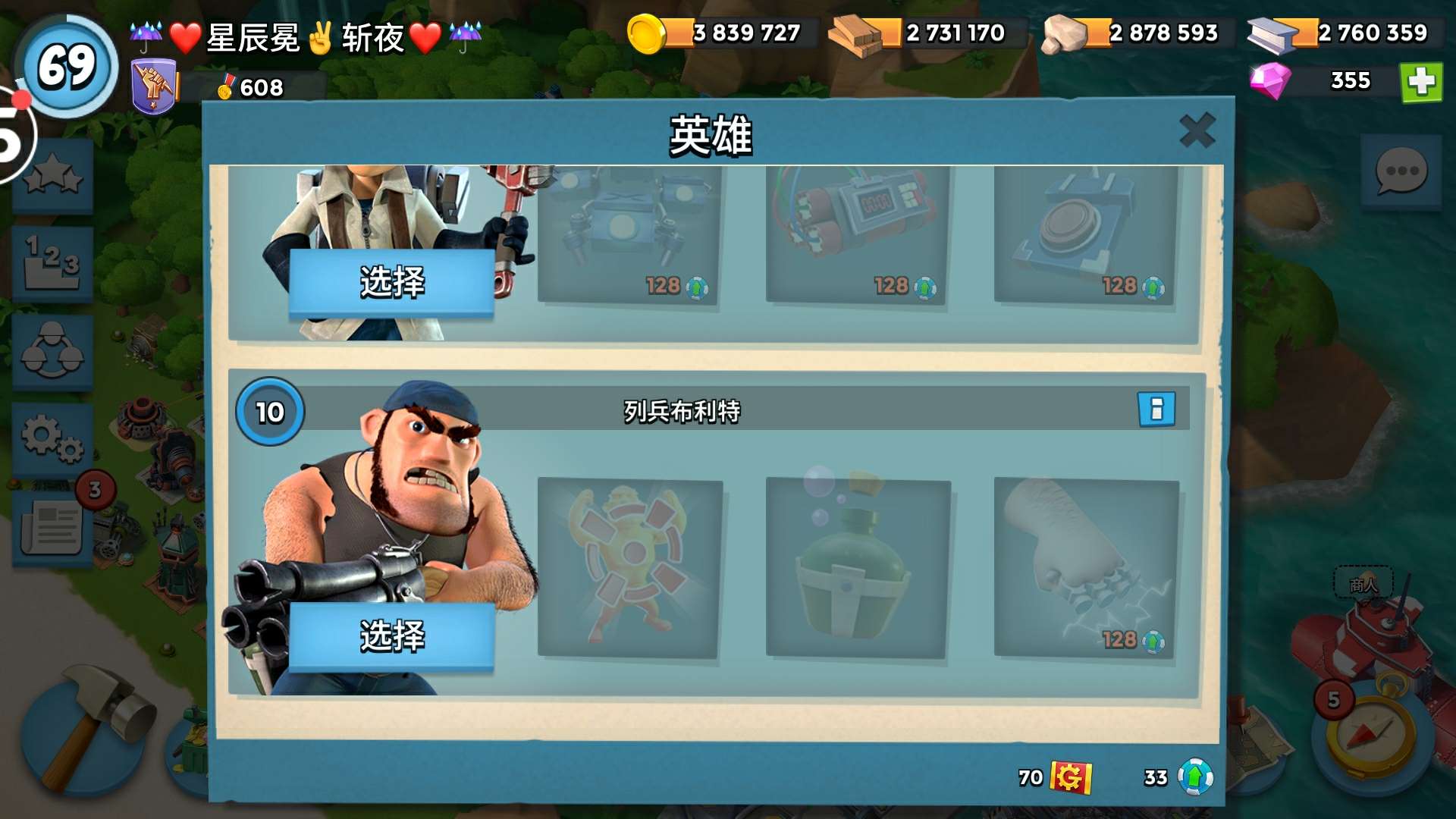Screen dimensions: 1456x819
Task: Open the game settings gear icon
Action: (52, 438)
